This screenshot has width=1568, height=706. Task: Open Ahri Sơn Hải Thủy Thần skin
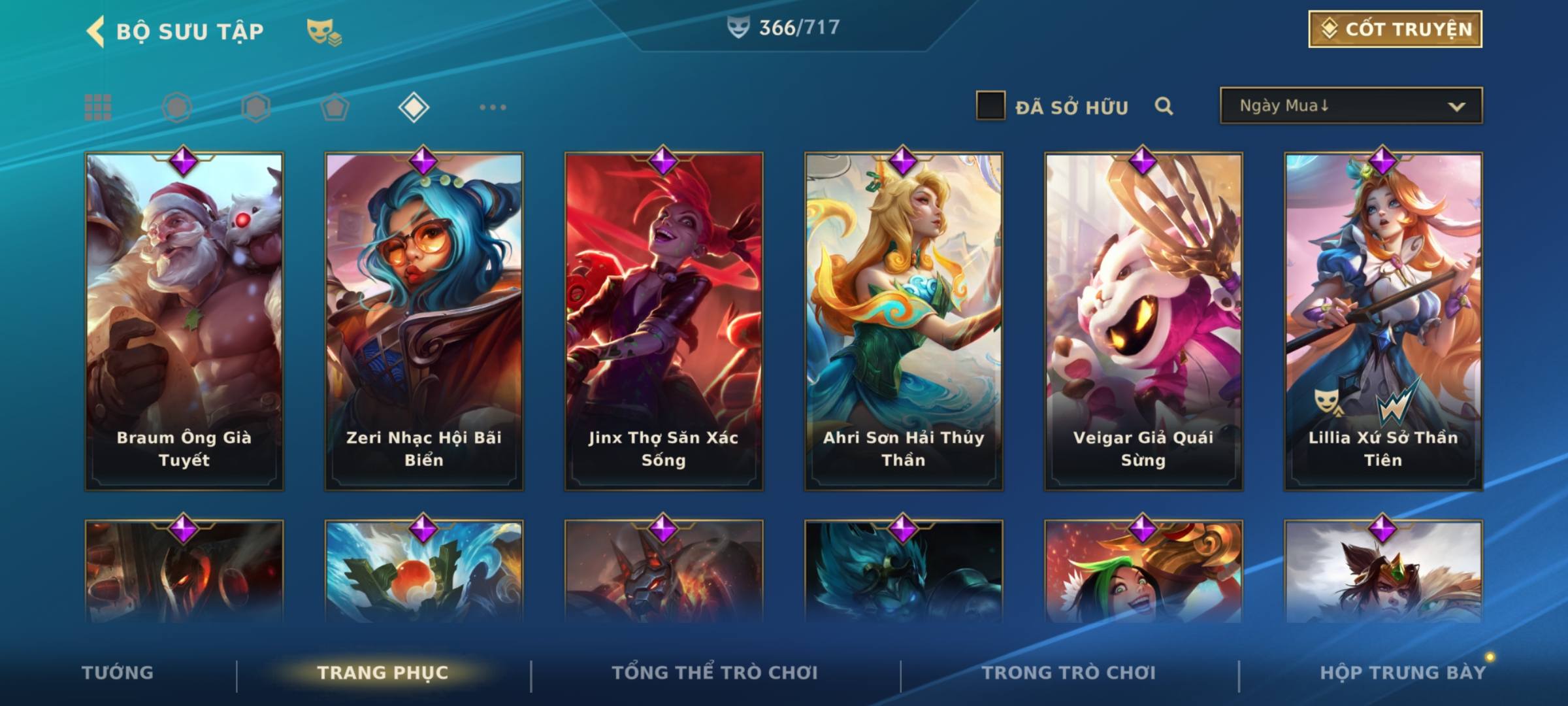click(x=904, y=320)
